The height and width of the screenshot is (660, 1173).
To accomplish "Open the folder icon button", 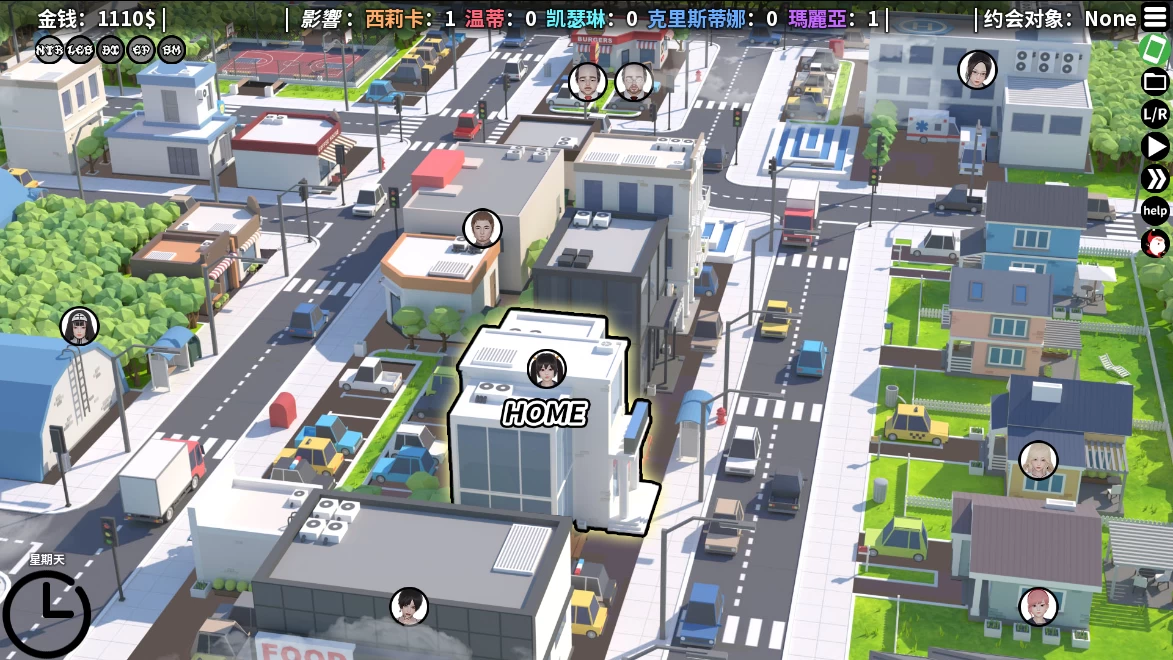I will pyautogui.click(x=1155, y=81).
